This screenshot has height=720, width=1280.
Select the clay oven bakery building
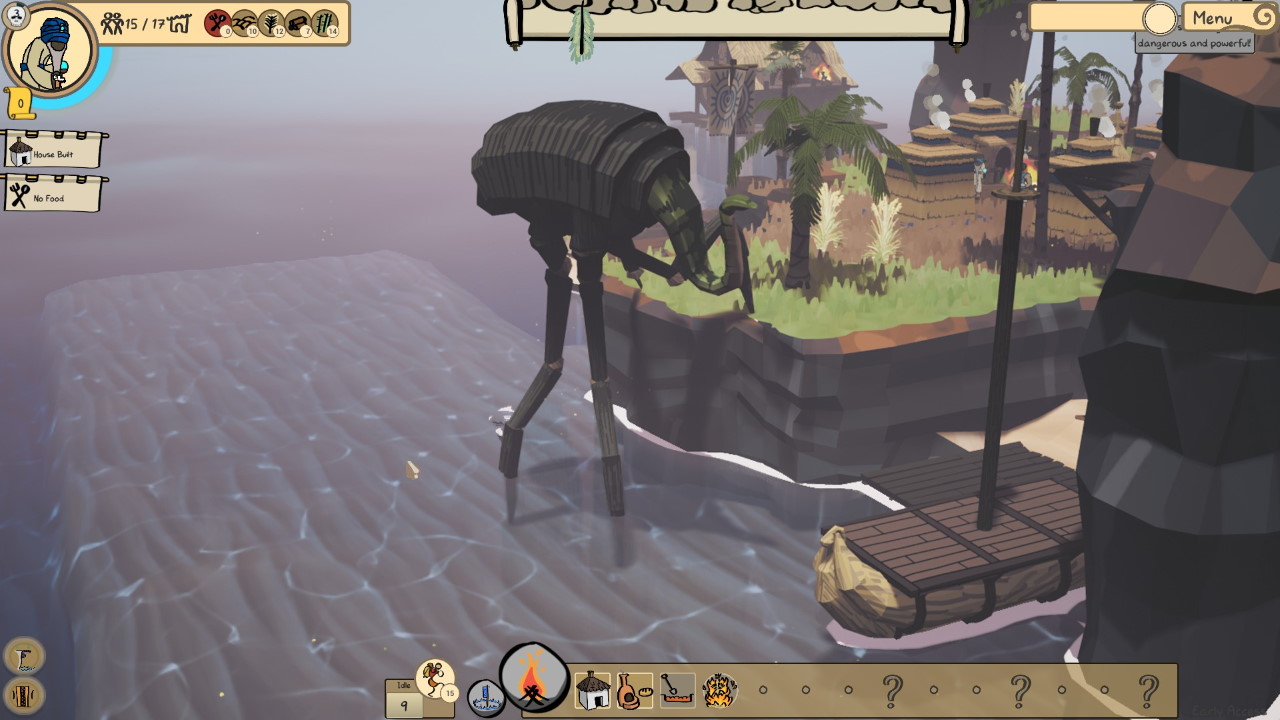tap(634, 690)
